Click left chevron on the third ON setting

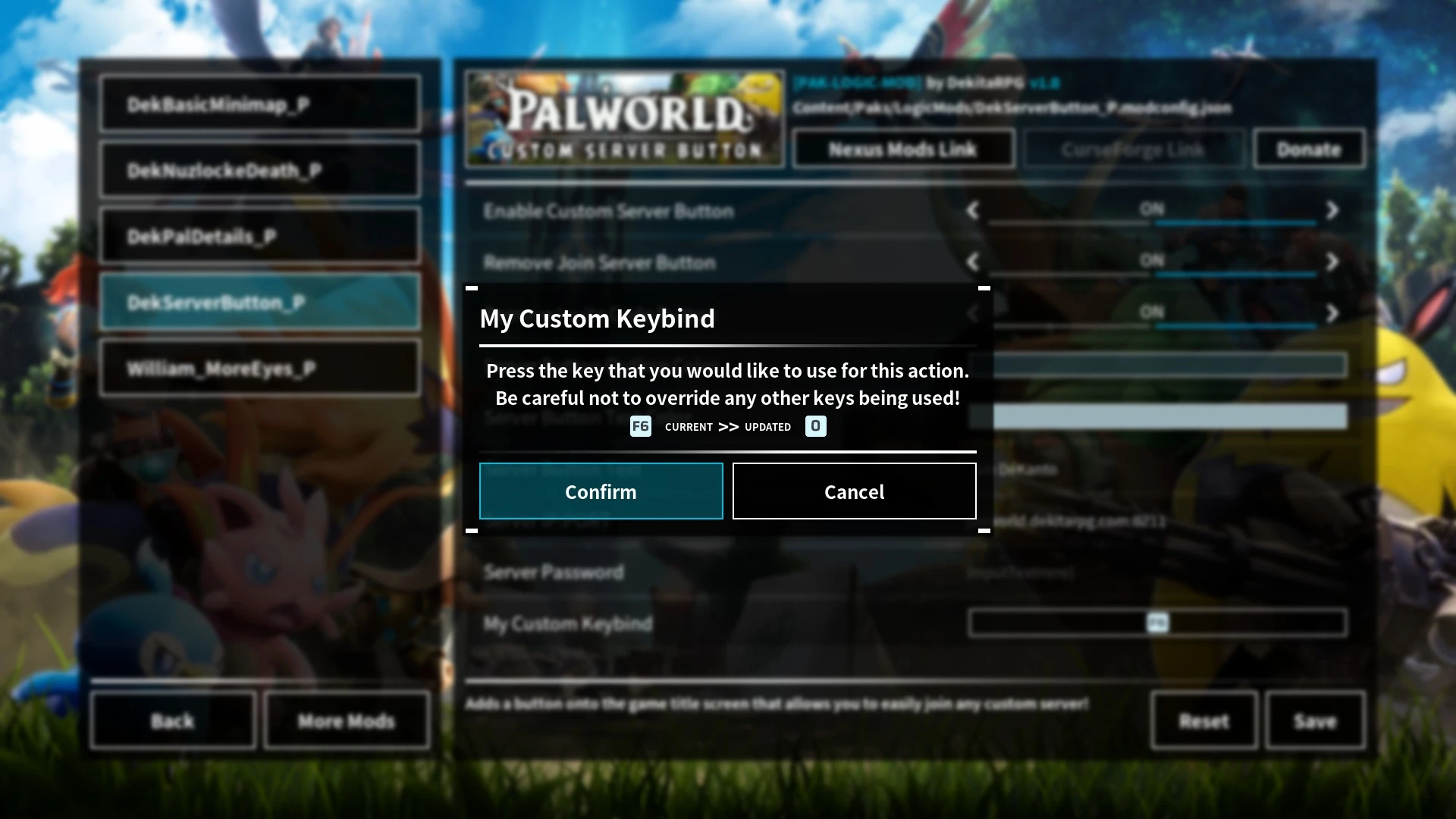(x=973, y=312)
